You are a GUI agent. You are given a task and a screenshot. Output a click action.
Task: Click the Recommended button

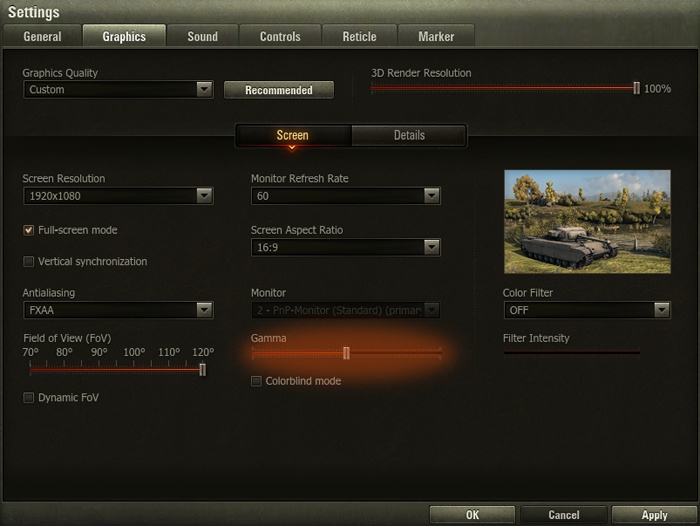click(x=278, y=90)
